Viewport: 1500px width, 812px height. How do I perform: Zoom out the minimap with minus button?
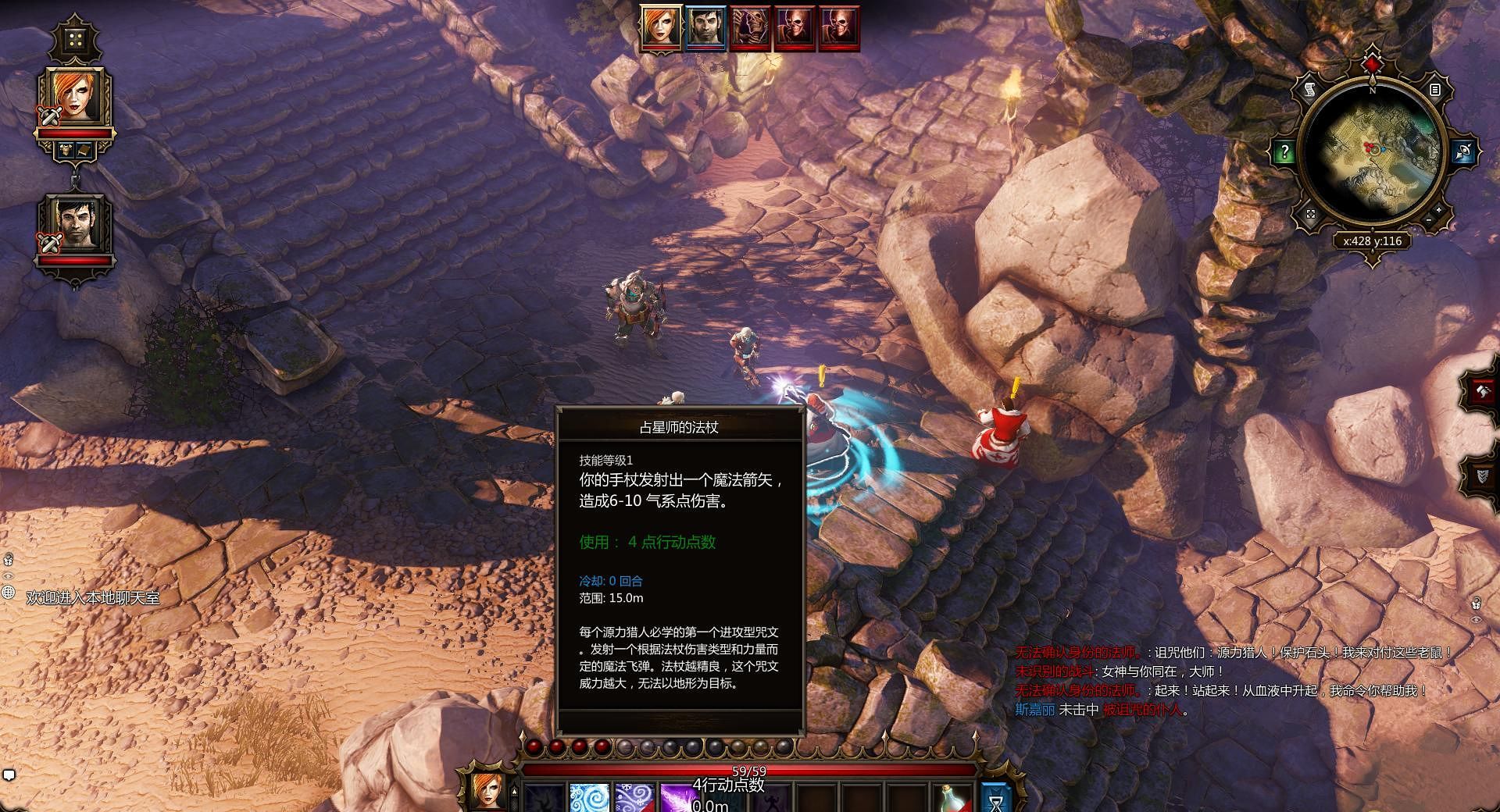[1428, 220]
